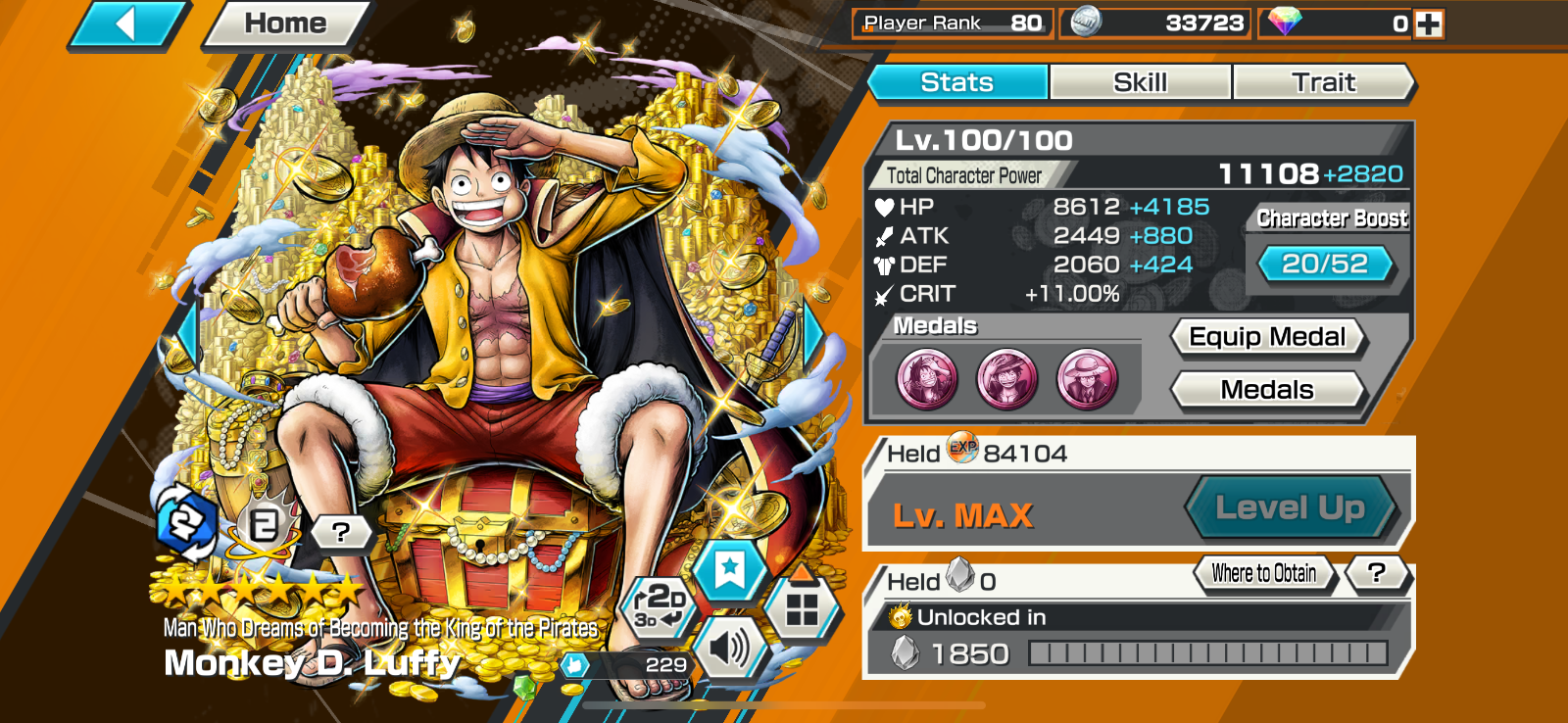Viewport: 1568px width, 723px height.
Task: Tap the Equip Medal button
Action: click(1266, 337)
